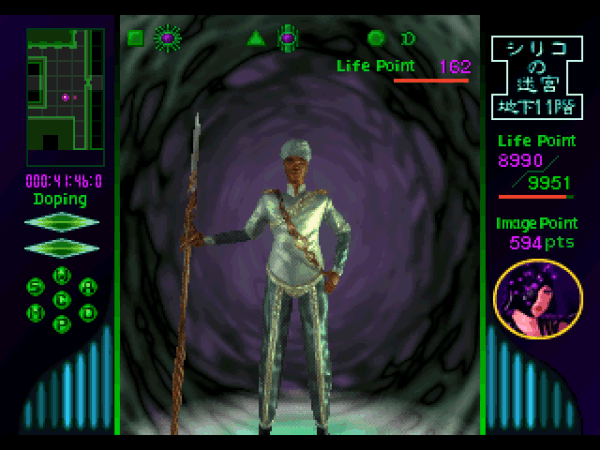Screen dimensions: 600x450
Task: Open the dungeon minimap
Action: tap(65, 97)
